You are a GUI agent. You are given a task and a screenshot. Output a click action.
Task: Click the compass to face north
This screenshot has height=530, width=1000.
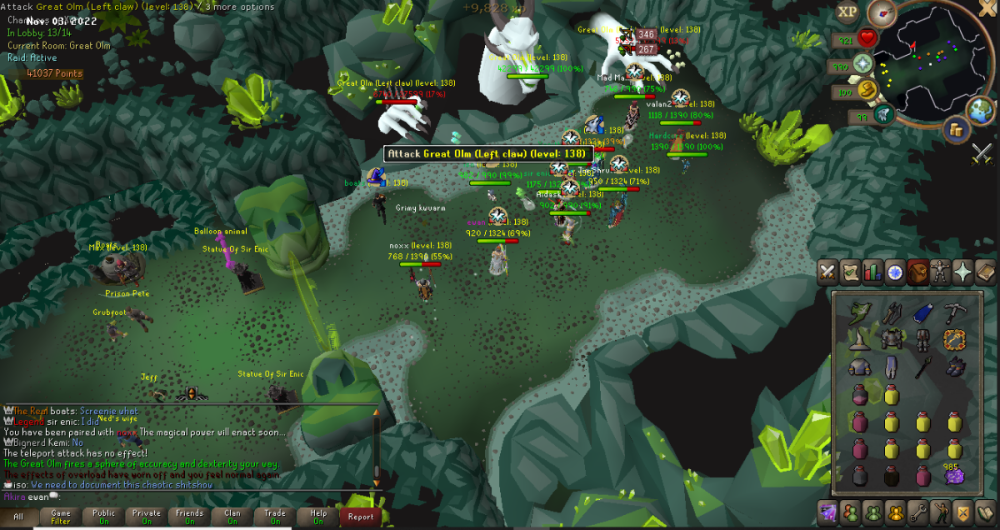click(x=882, y=13)
